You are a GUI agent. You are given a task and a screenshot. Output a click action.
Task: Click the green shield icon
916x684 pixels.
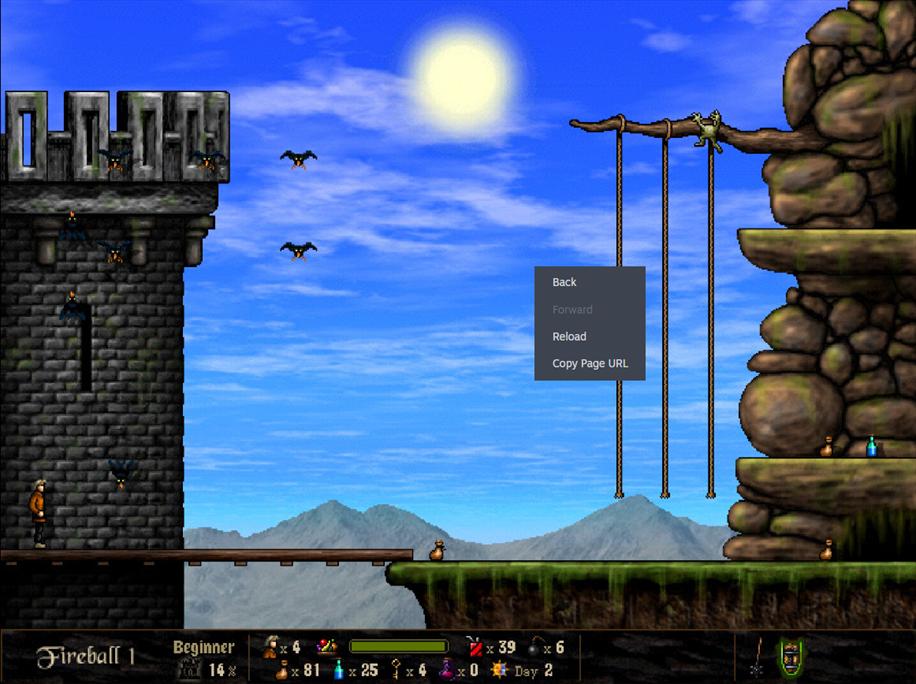point(790,657)
